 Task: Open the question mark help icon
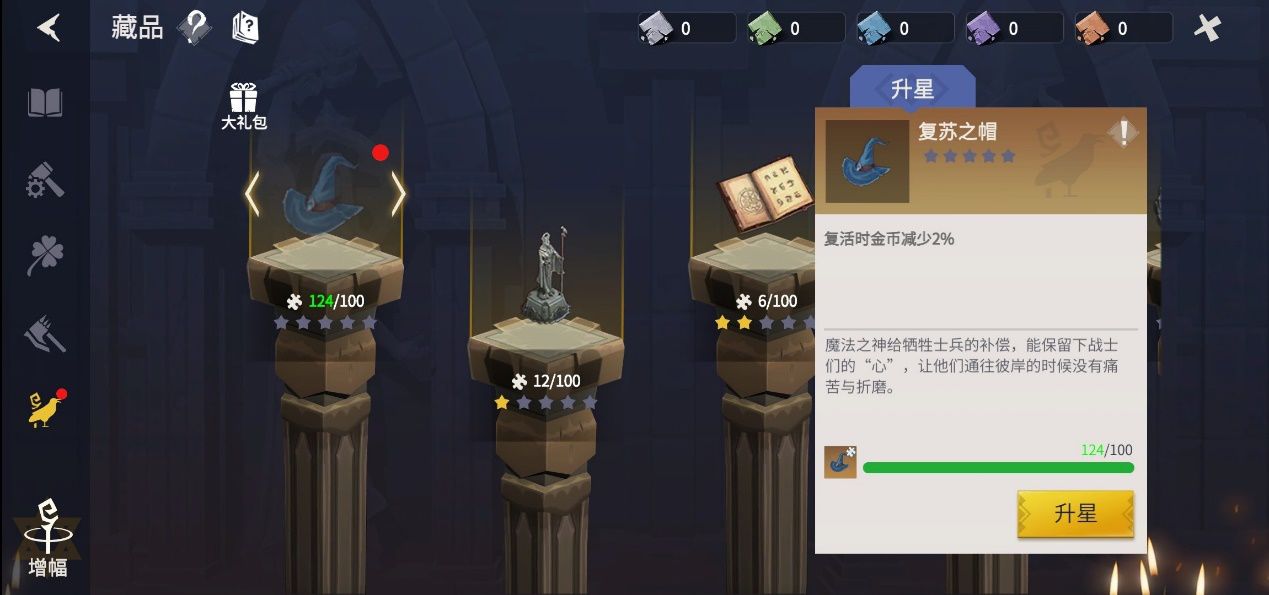tap(194, 28)
